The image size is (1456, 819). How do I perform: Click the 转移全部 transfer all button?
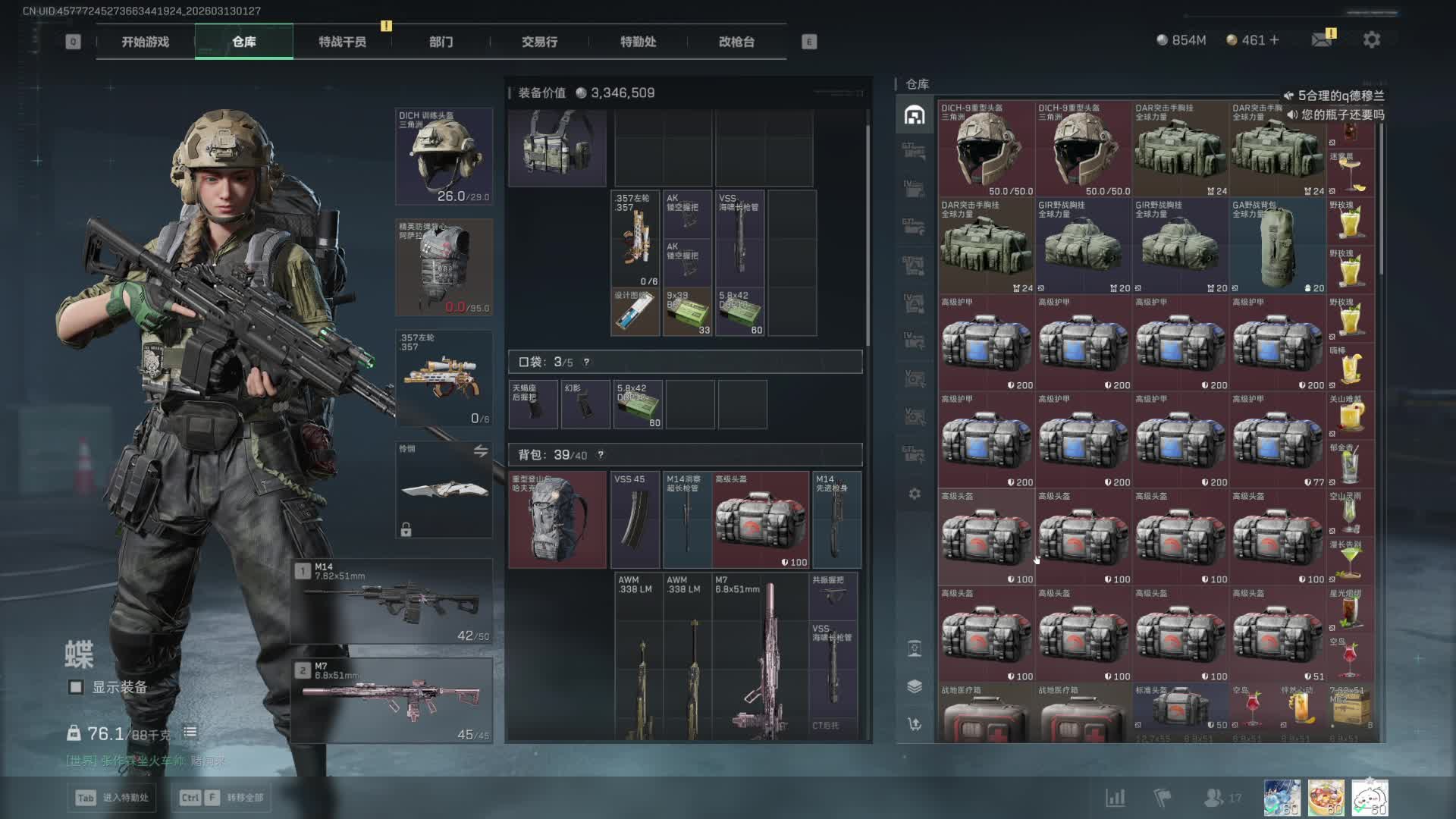(x=223, y=798)
